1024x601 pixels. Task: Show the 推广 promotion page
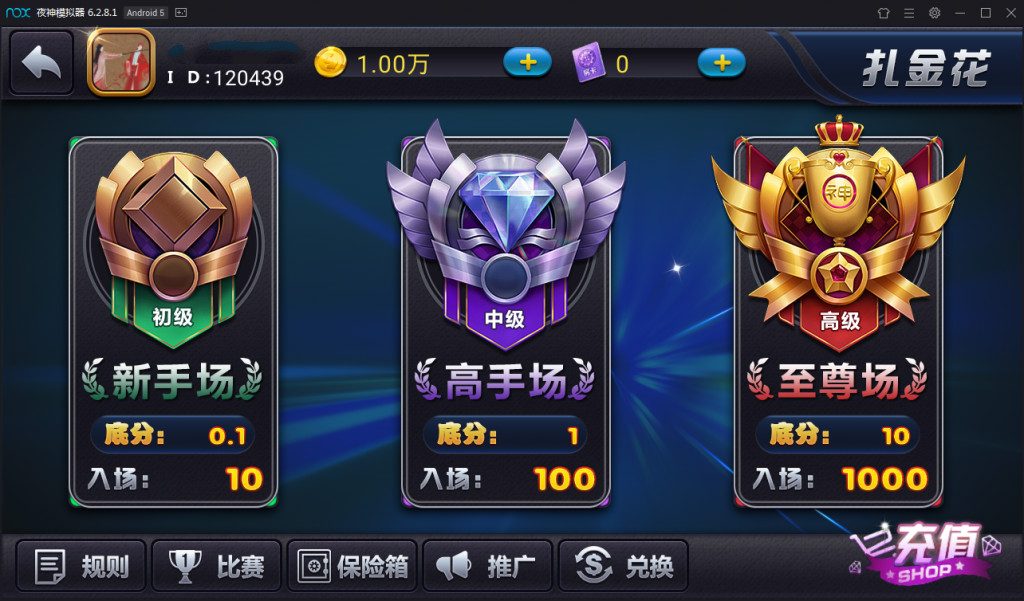coord(488,567)
